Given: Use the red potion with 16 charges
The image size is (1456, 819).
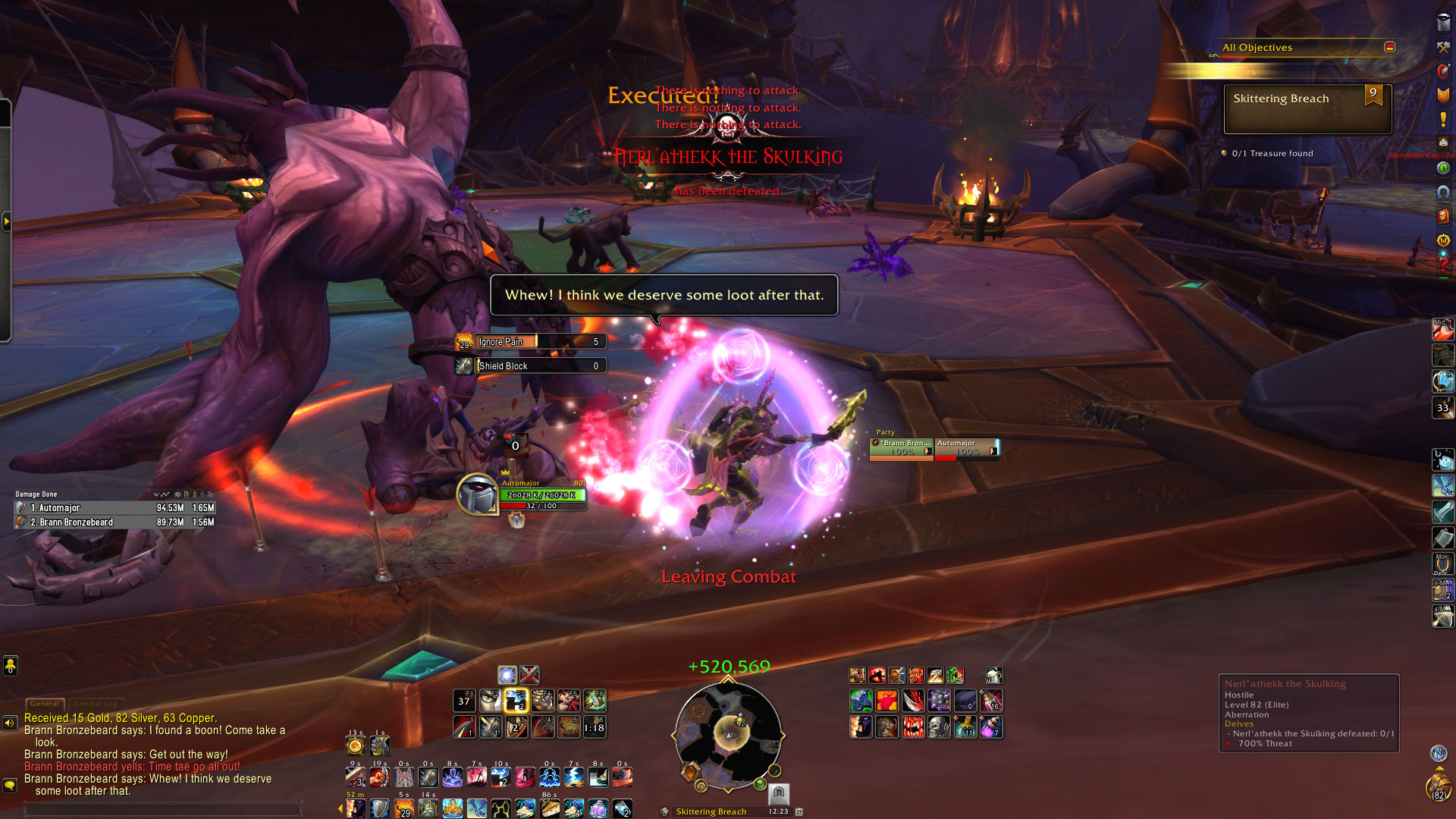Looking at the screenshot, I should tap(991, 701).
